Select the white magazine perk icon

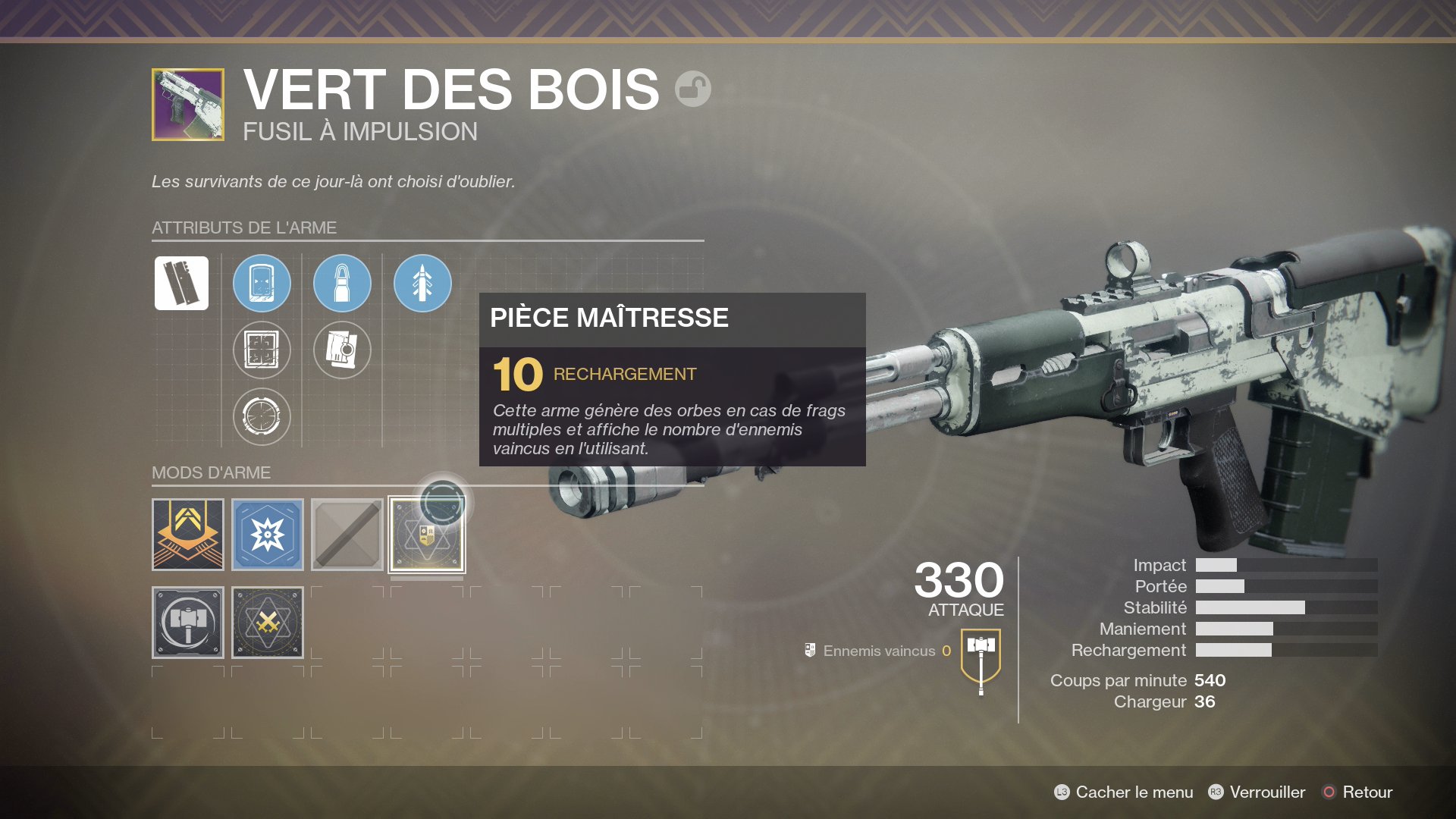pyautogui.click(x=183, y=283)
